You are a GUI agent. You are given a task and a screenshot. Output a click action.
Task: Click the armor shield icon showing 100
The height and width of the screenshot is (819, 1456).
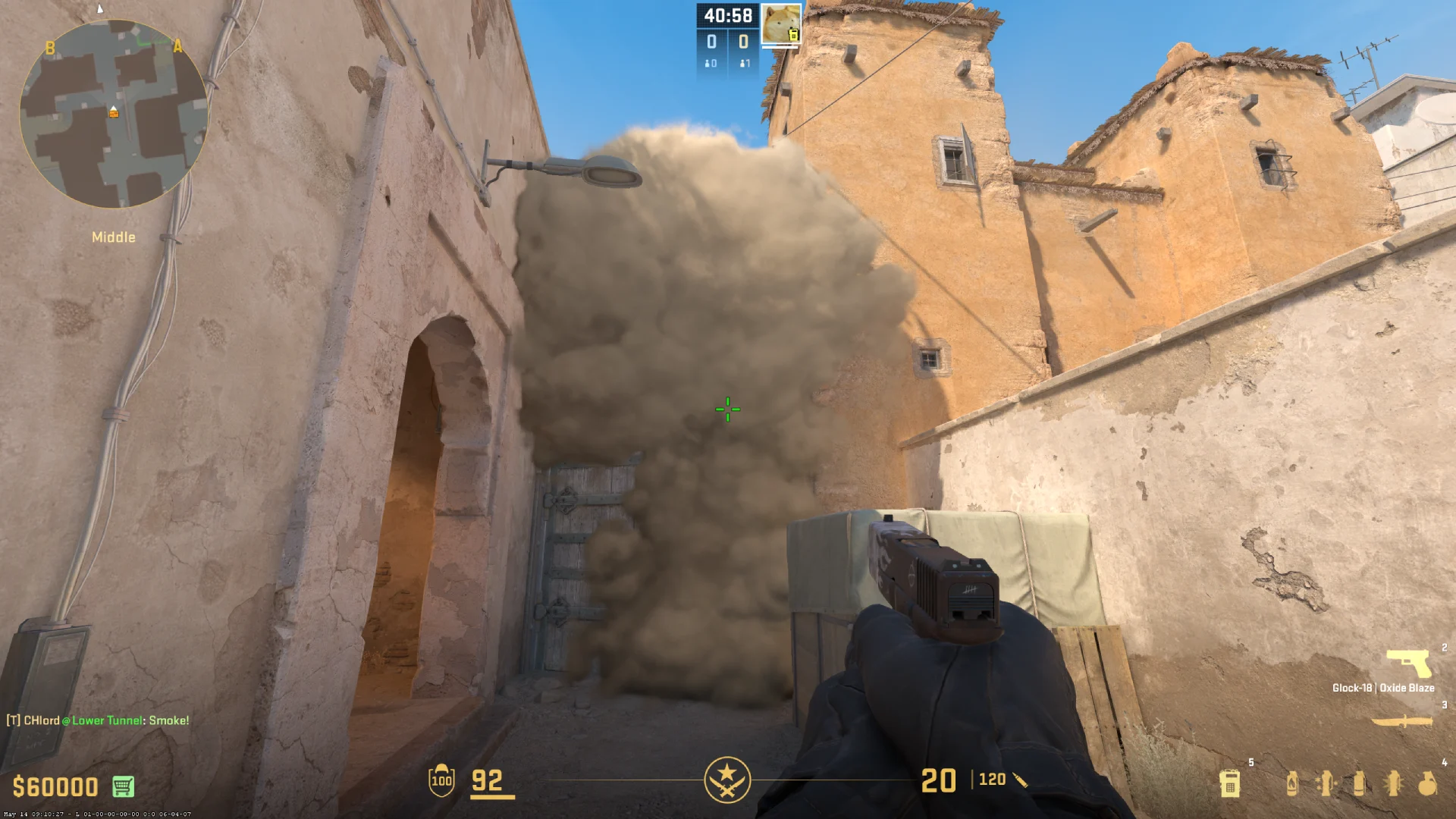click(x=441, y=780)
